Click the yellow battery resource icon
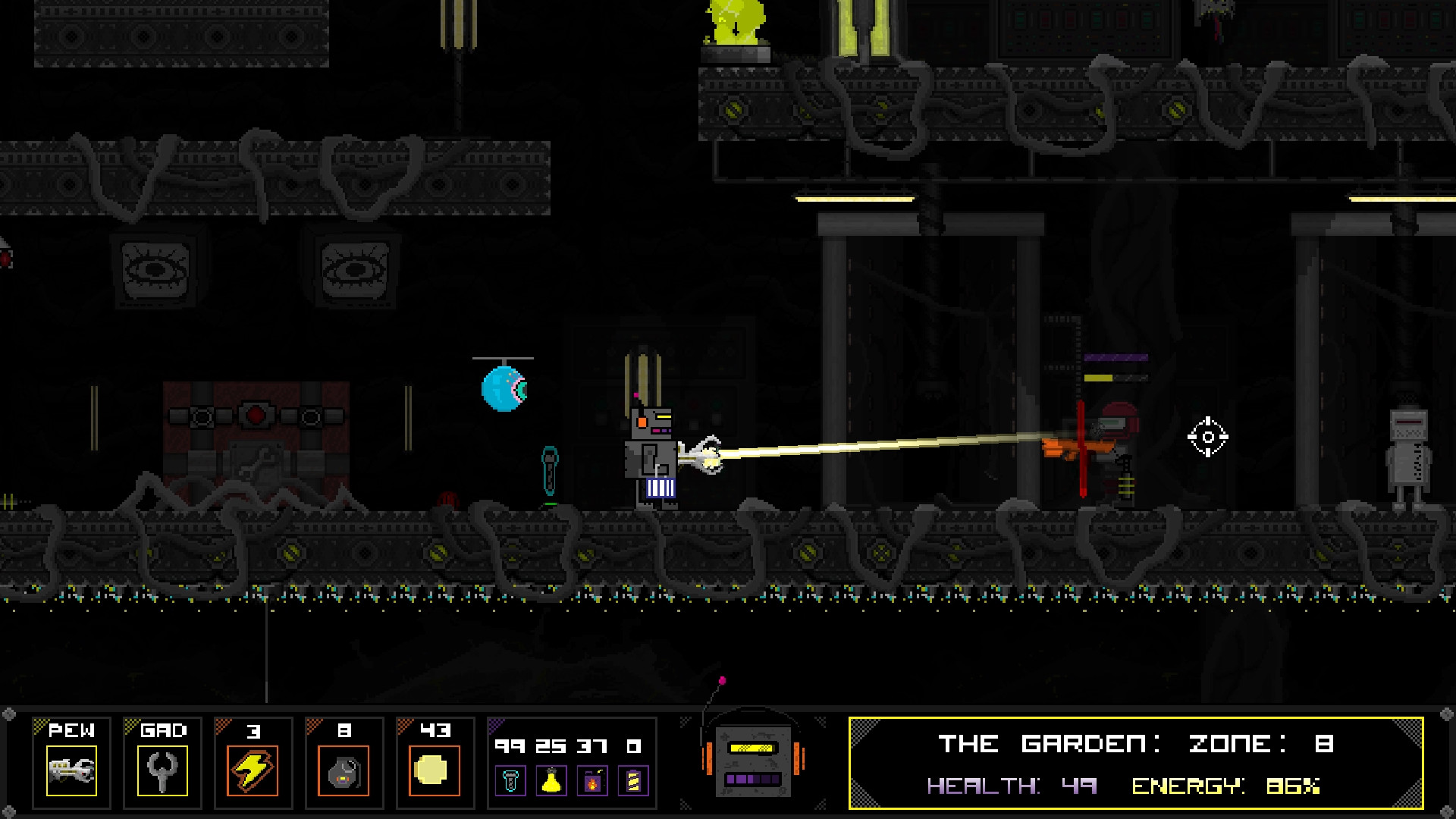Viewport: 1456px width, 819px height. [x=633, y=780]
